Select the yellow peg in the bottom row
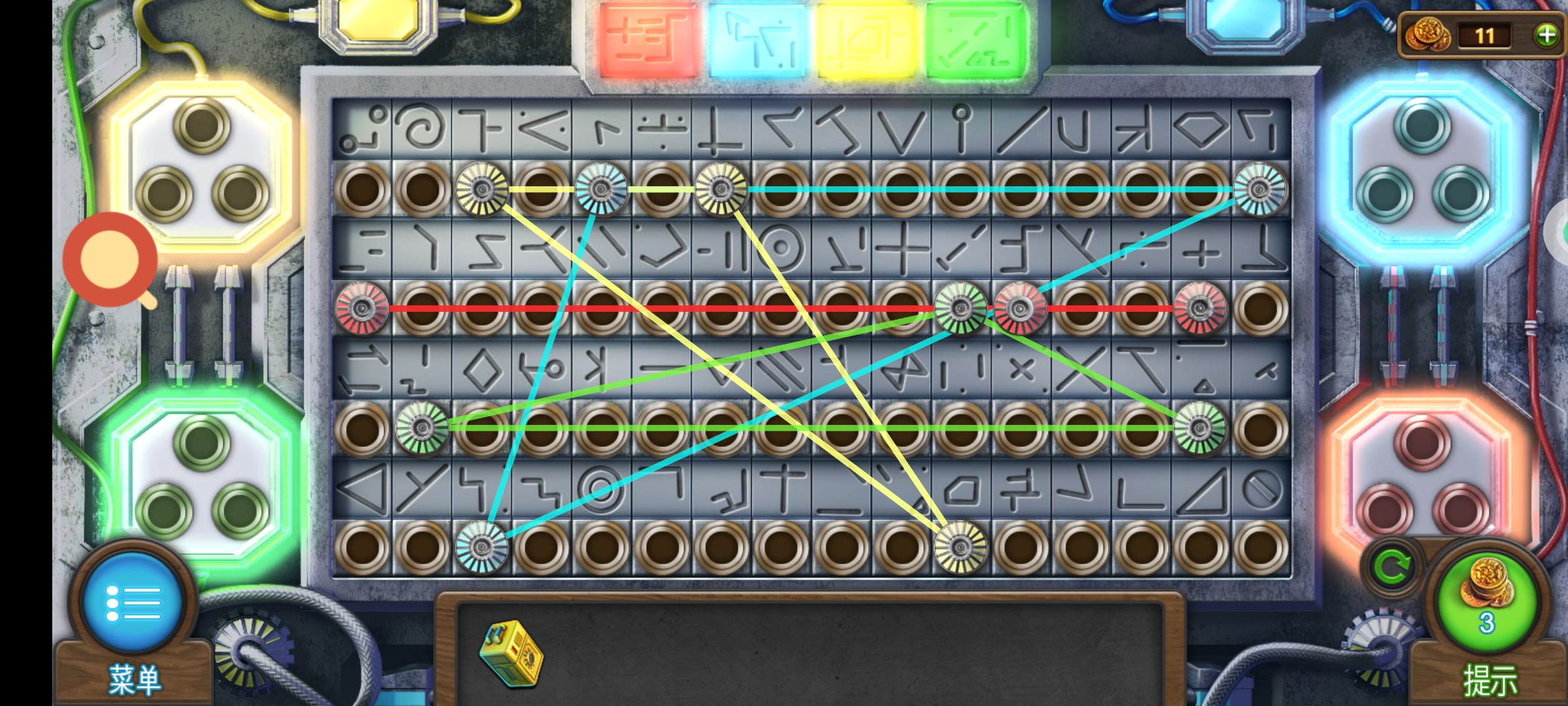Screen dimensions: 1568x706 (x=960, y=547)
